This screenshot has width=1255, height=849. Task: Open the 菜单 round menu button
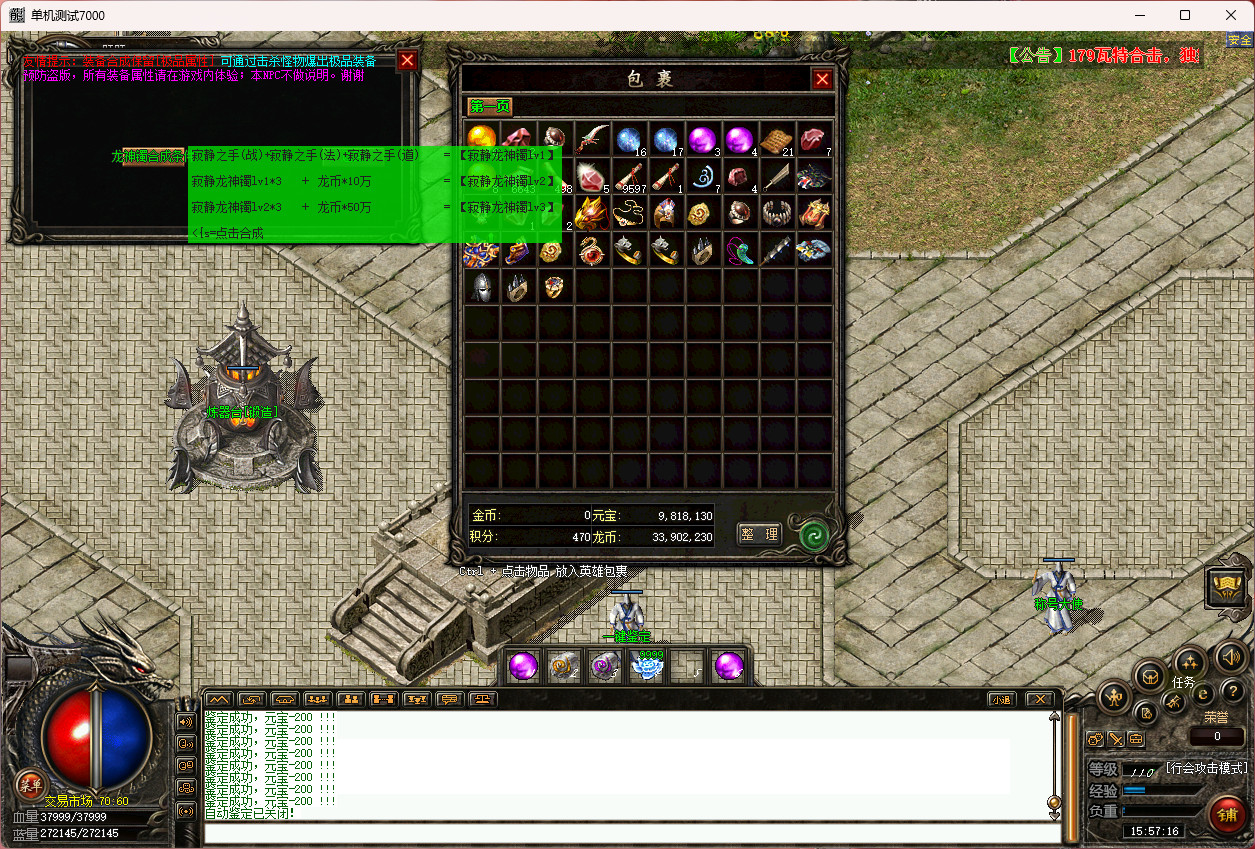pyautogui.click(x=30, y=784)
